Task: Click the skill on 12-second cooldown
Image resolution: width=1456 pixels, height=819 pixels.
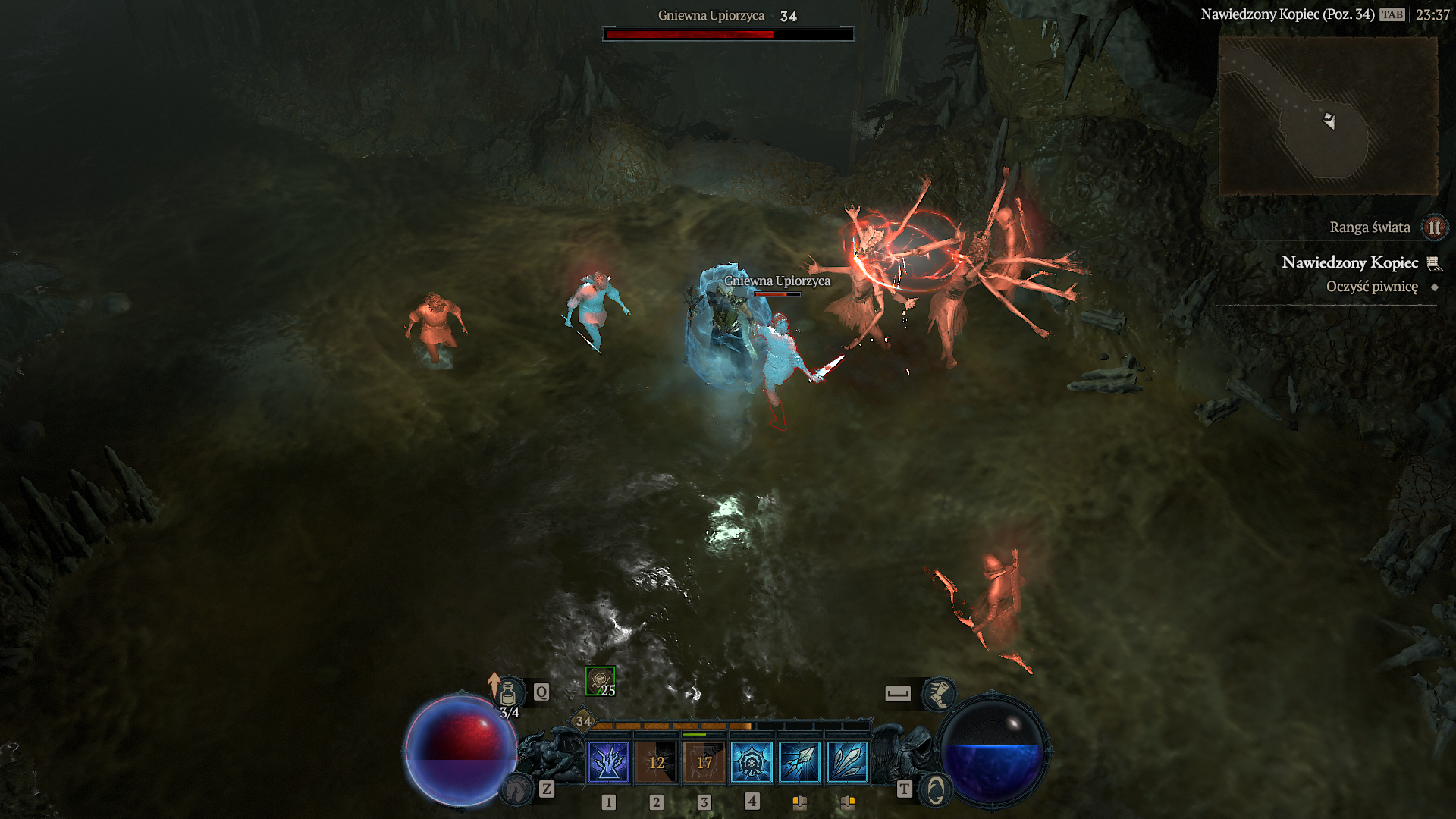Action: pos(656,761)
